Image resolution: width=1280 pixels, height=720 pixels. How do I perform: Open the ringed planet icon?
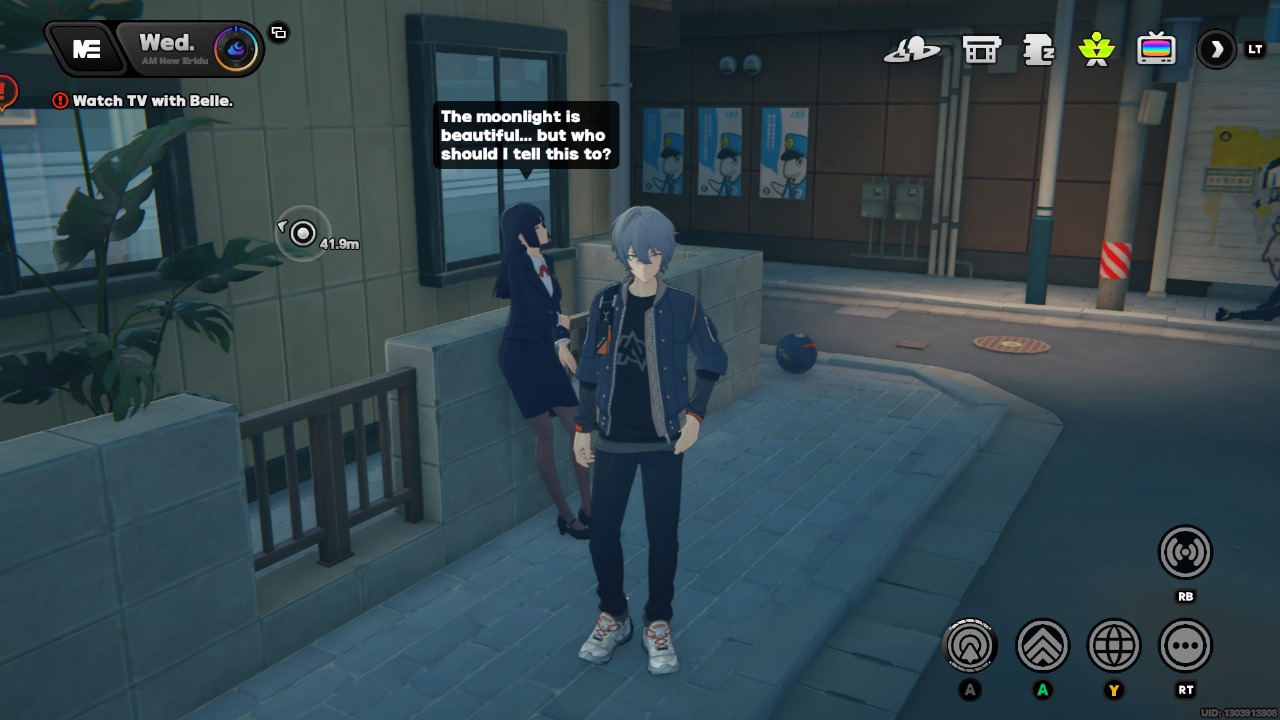tap(911, 49)
